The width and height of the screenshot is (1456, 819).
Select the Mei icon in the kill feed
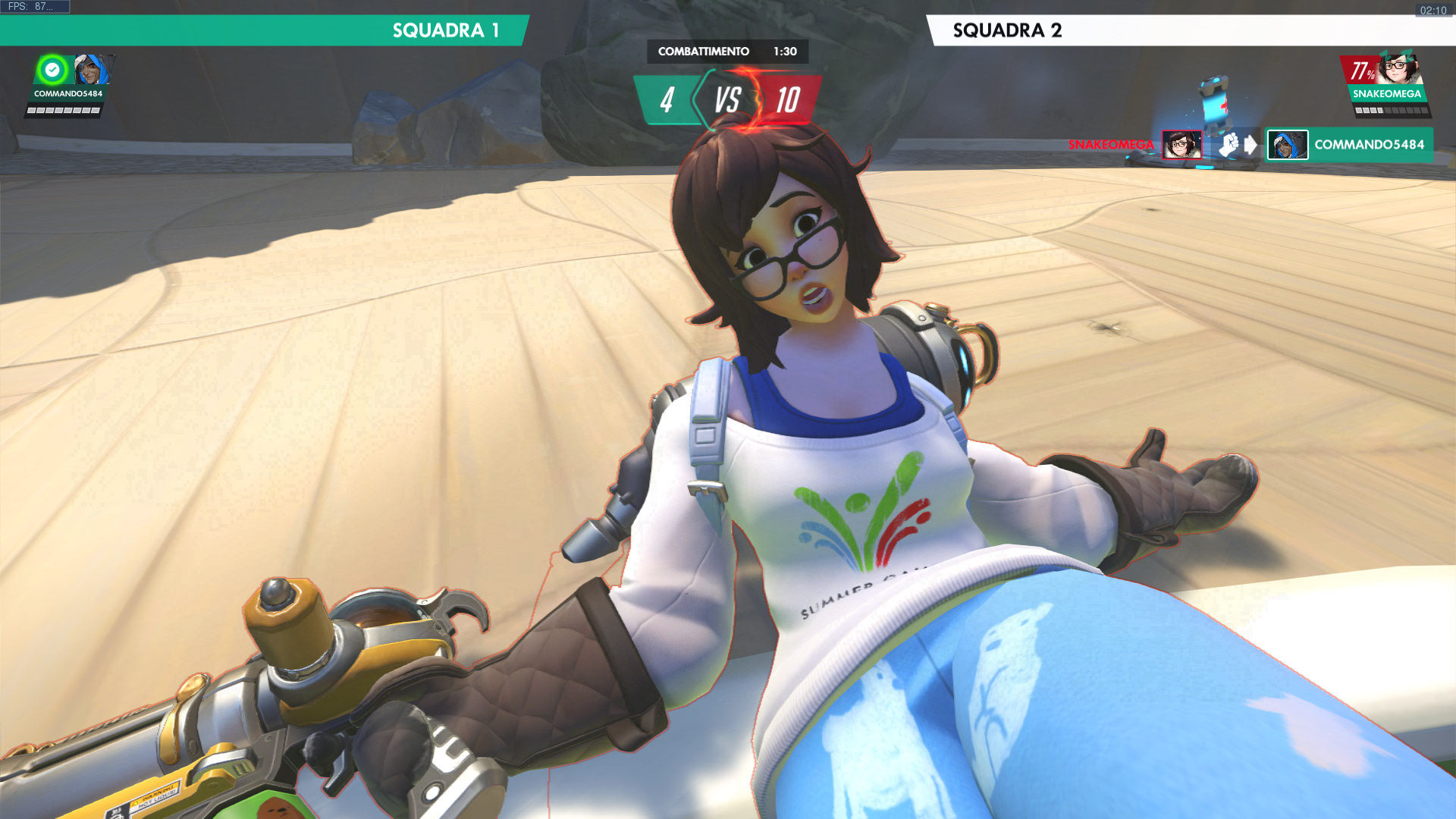click(x=1181, y=145)
